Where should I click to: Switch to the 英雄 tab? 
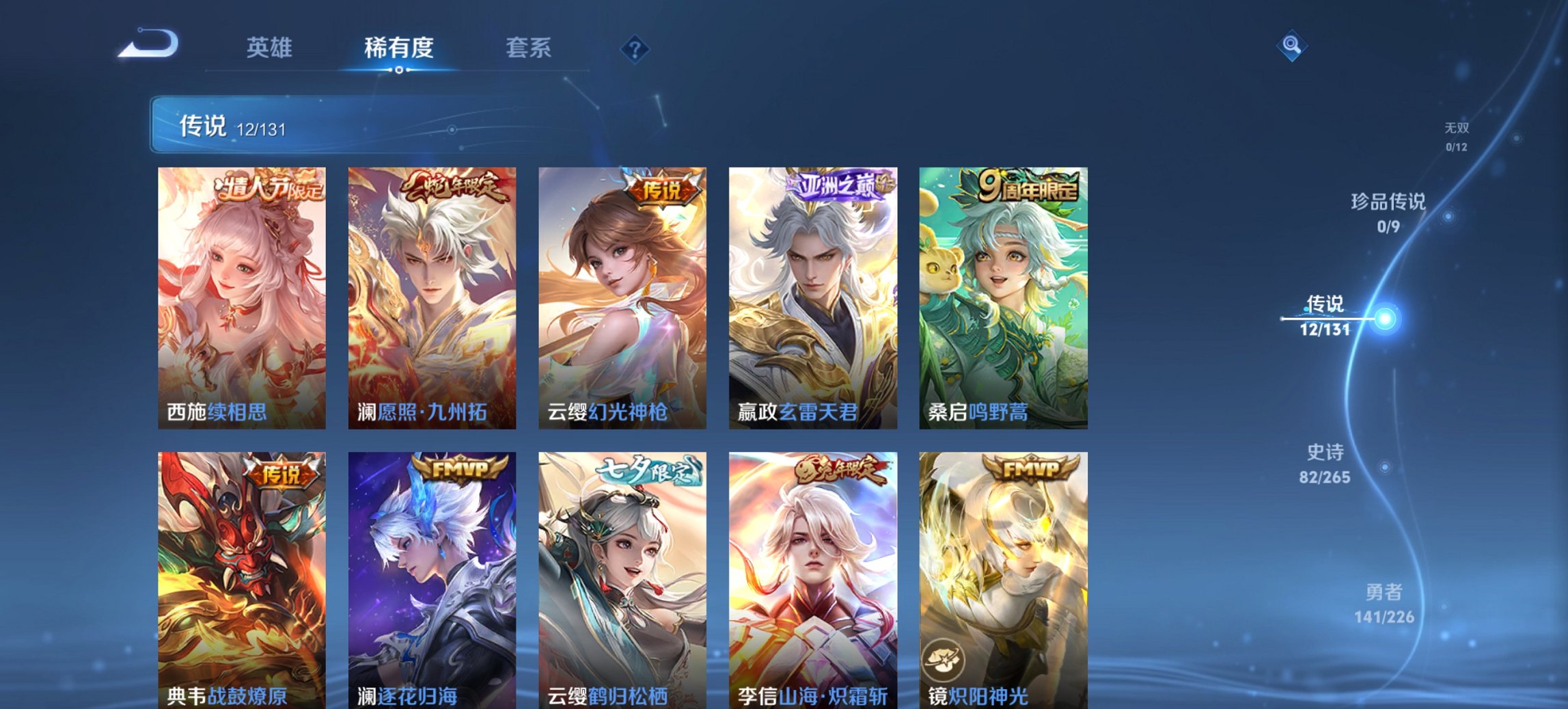click(x=271, y=47)
